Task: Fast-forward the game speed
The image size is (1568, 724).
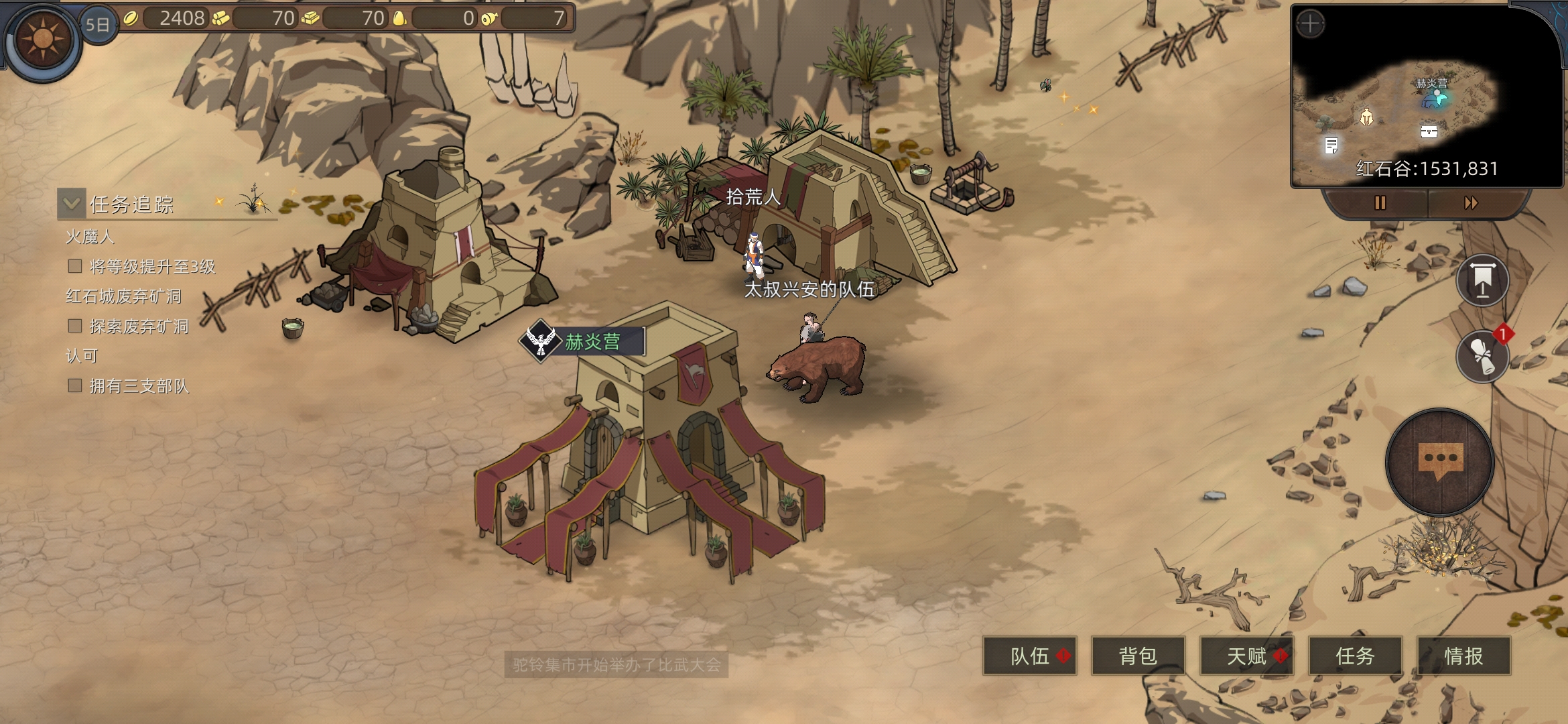Action: 1471,202
